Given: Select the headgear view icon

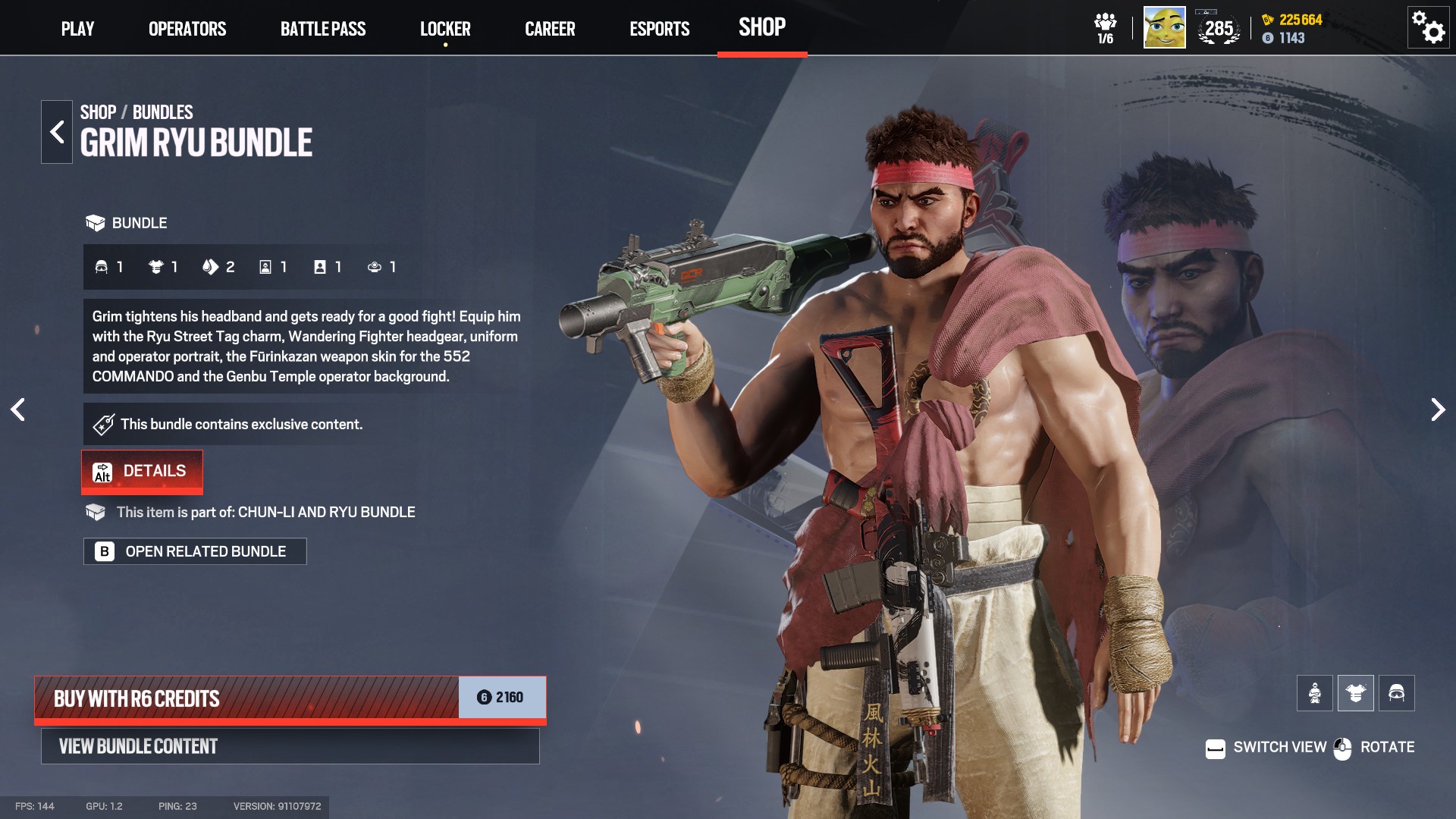Looking at the screenshot, I should coord(1396,693).
